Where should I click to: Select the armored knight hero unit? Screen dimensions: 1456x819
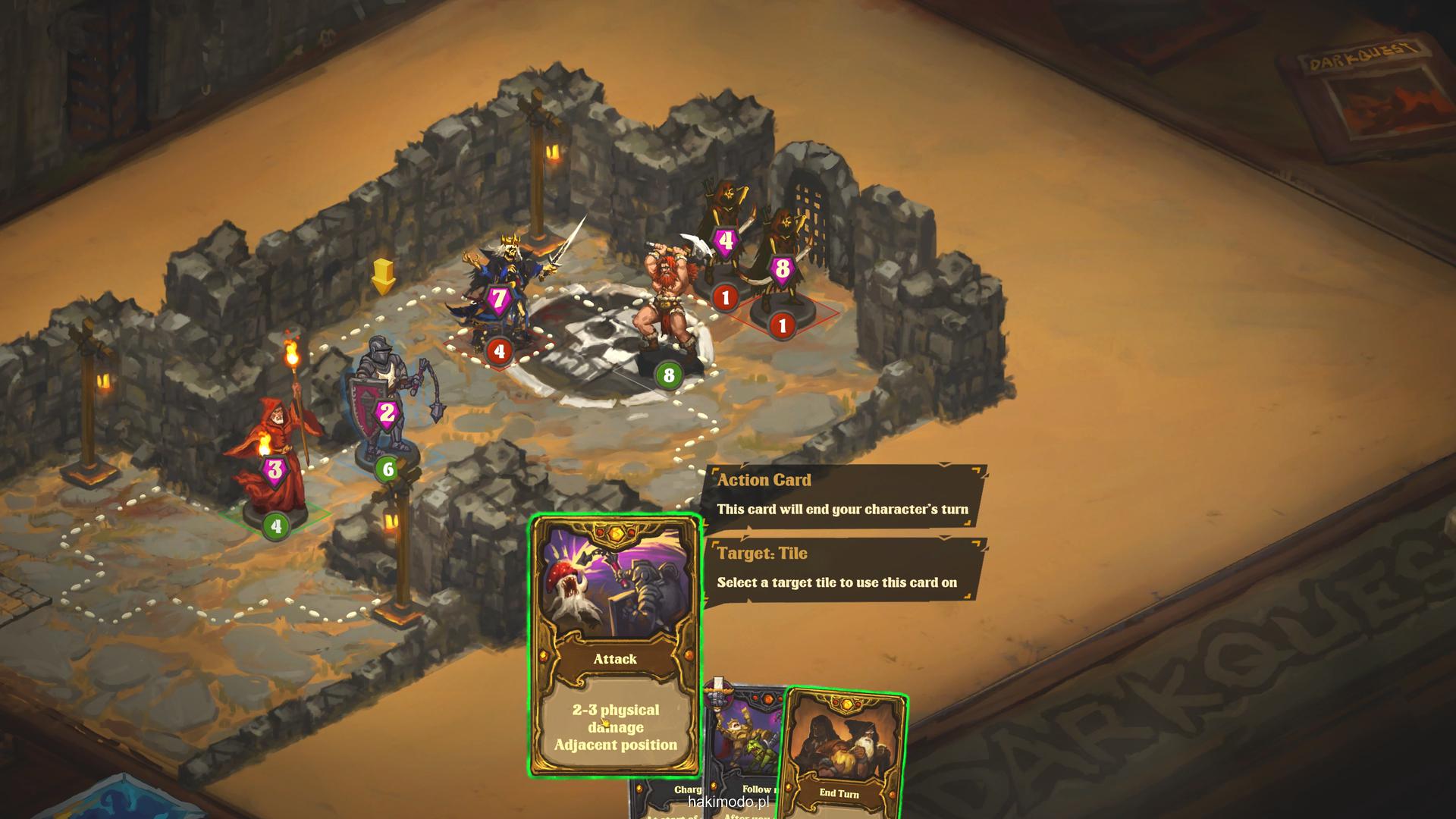387,402
